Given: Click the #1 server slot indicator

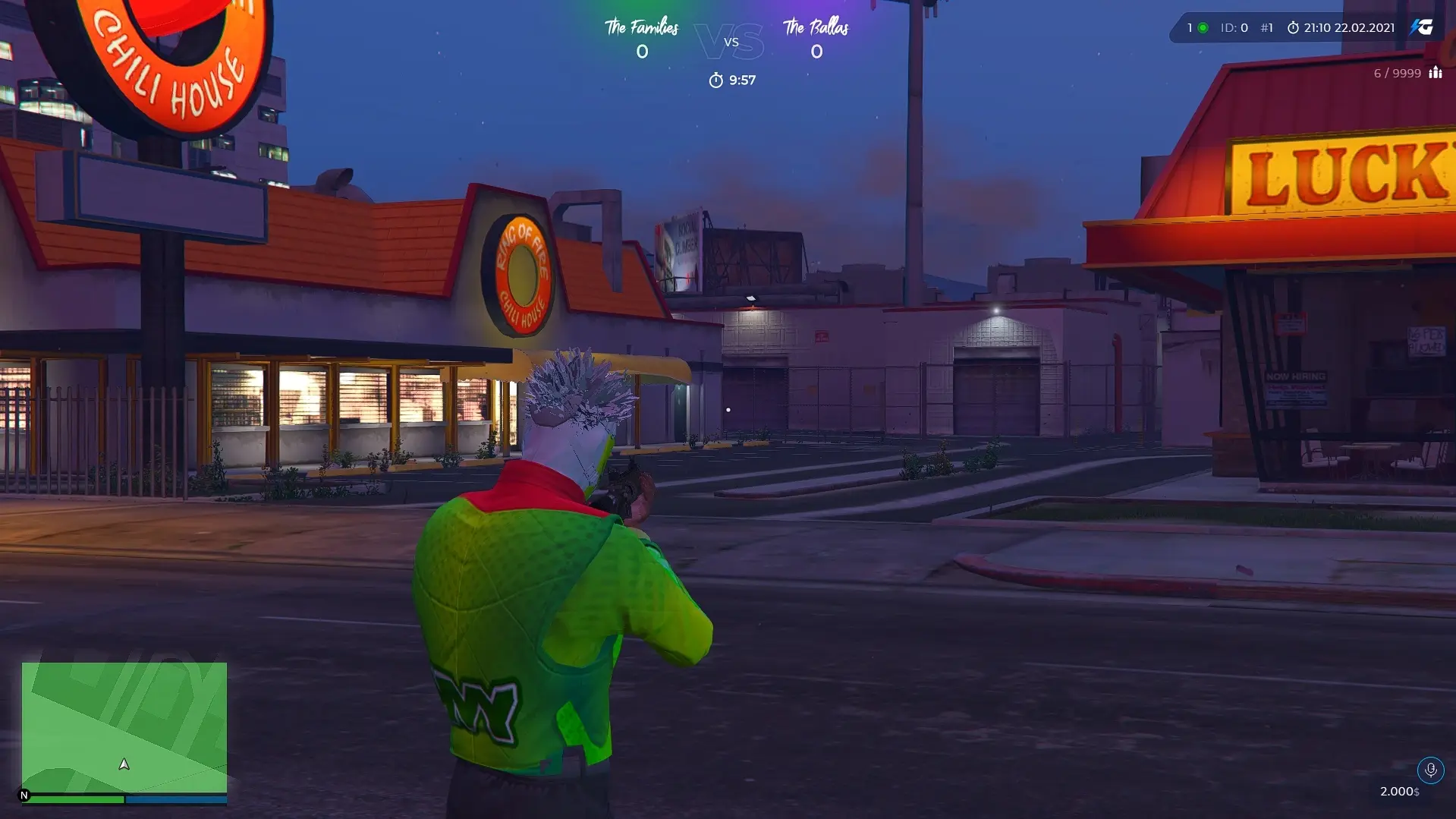Looking at the screenshot, I should (1266, 27).
